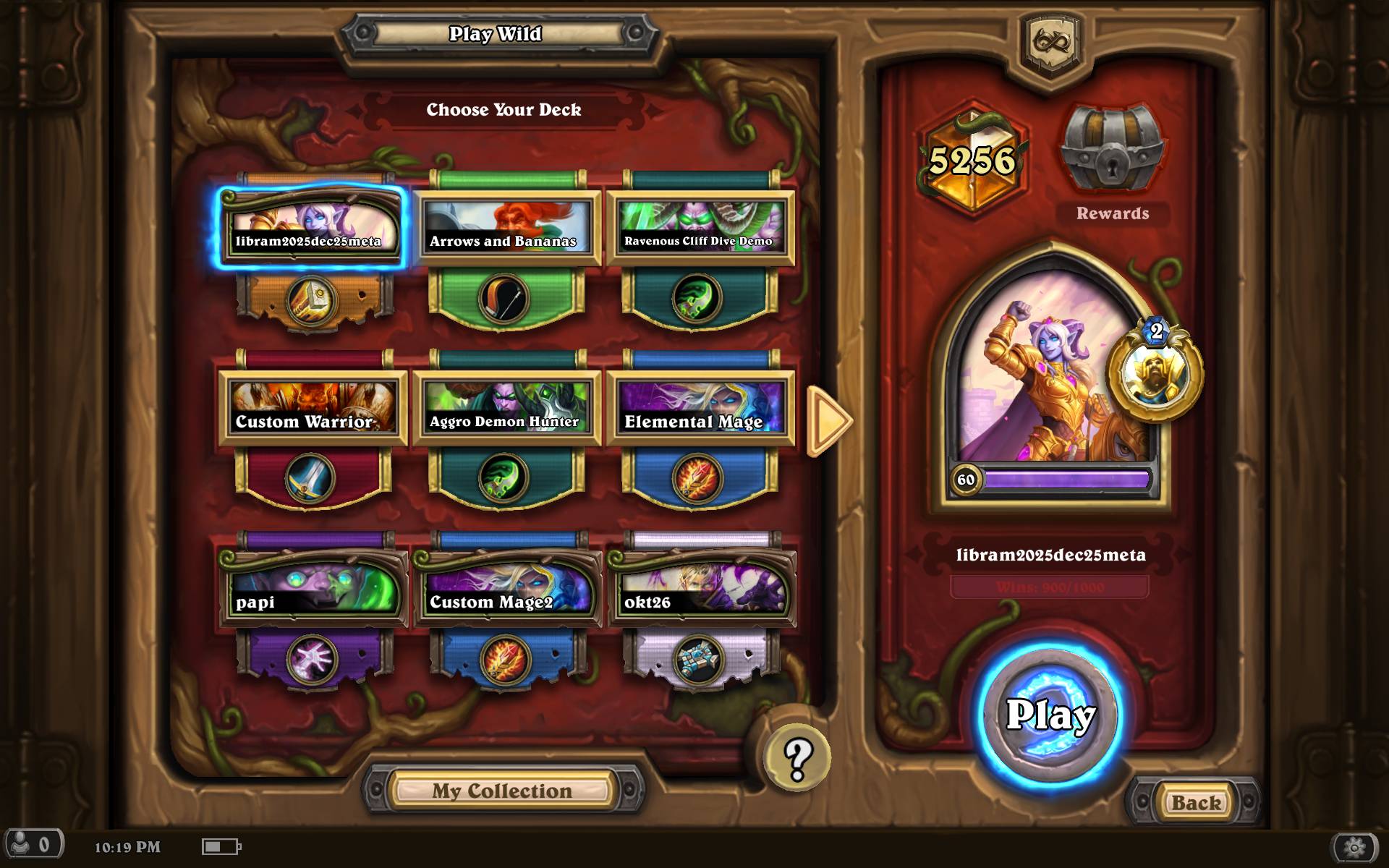View the 5256 ranked rating medal
This screenshot has height=868, width=1389.
[x=972, y=161]
